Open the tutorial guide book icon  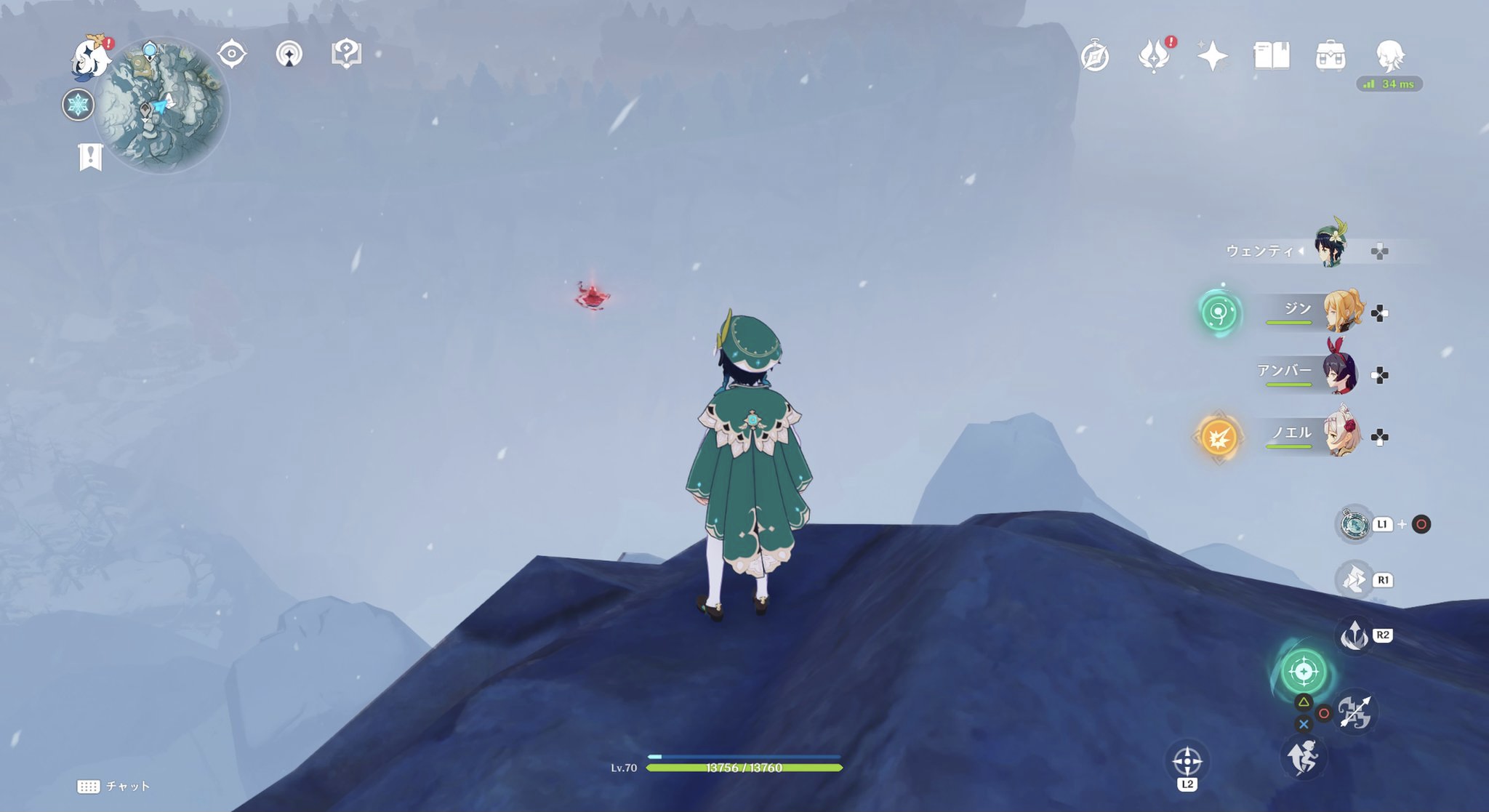(347, 52)
